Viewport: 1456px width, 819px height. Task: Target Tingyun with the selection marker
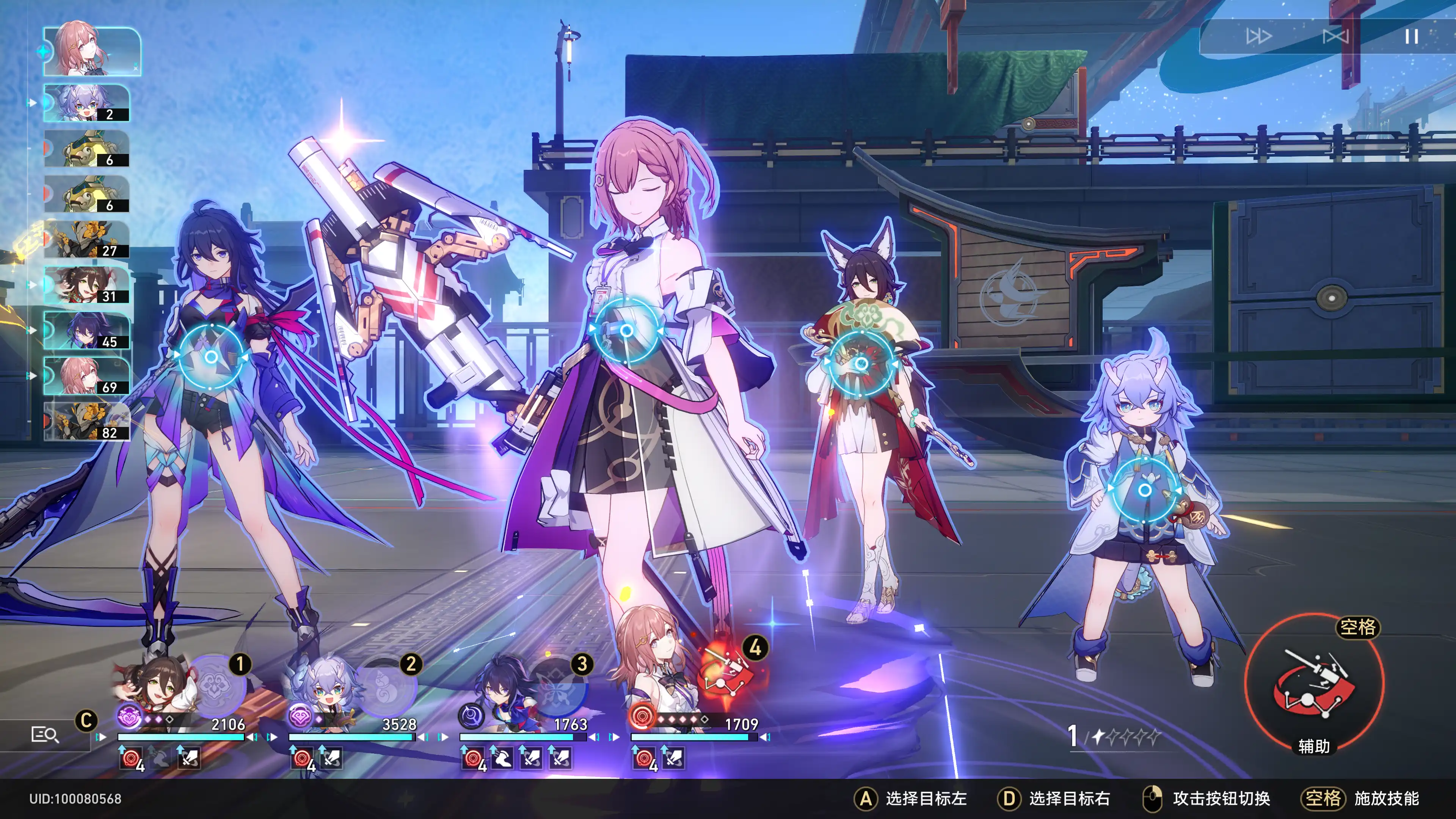coord(861,364)
